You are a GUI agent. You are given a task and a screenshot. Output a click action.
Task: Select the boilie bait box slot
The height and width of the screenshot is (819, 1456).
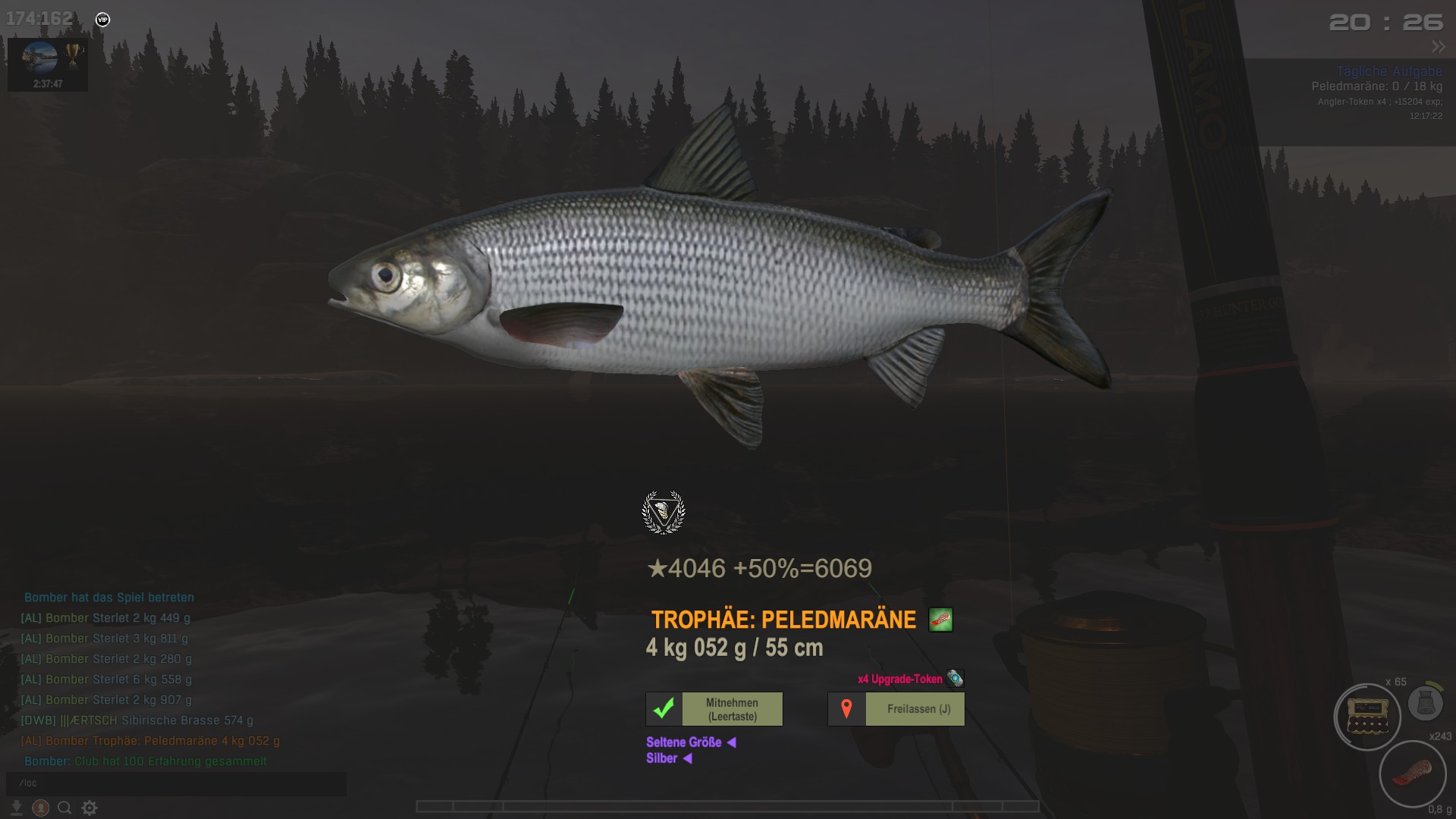point(1367,717)
